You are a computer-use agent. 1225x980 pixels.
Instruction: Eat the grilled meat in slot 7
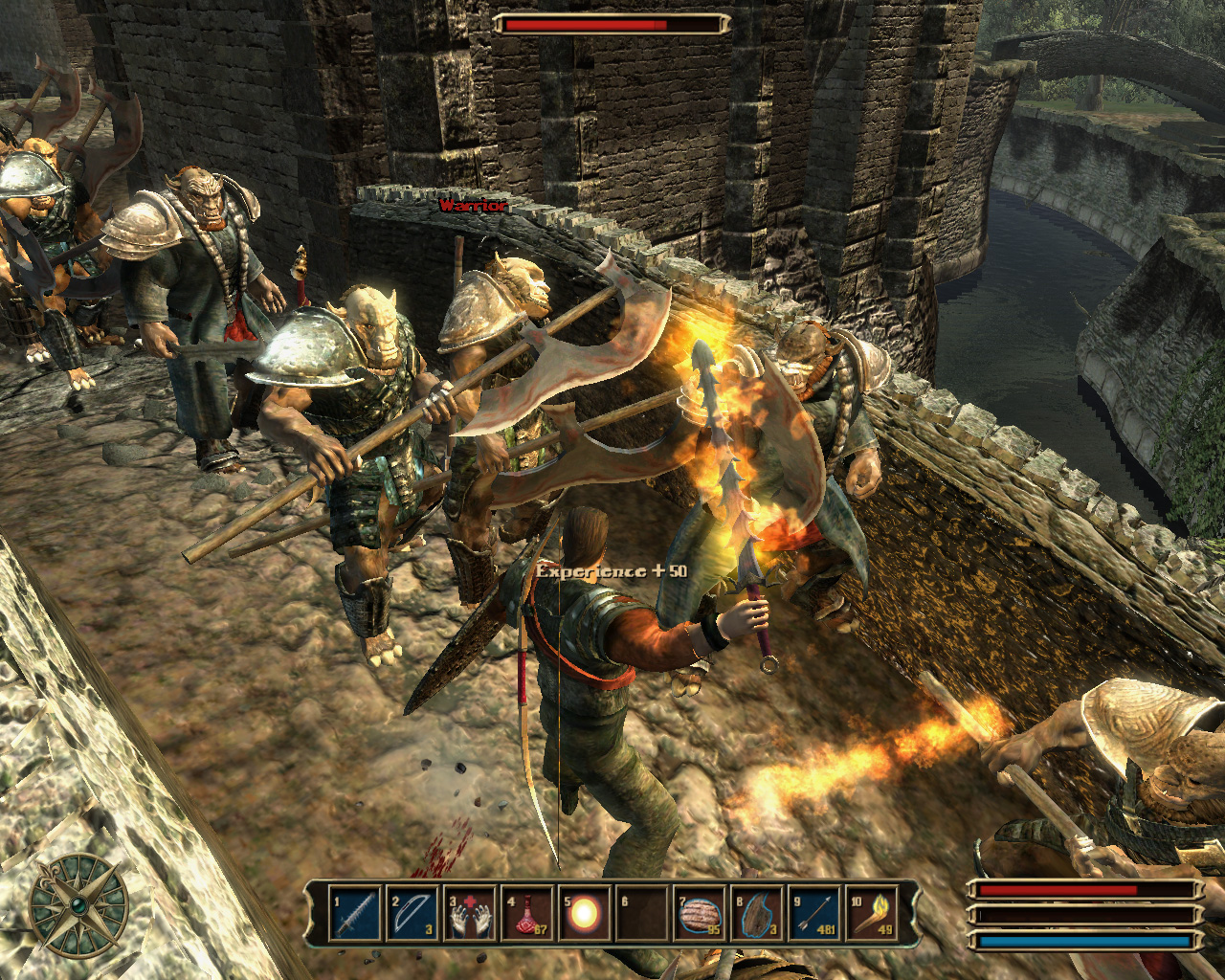coord(700,916)
